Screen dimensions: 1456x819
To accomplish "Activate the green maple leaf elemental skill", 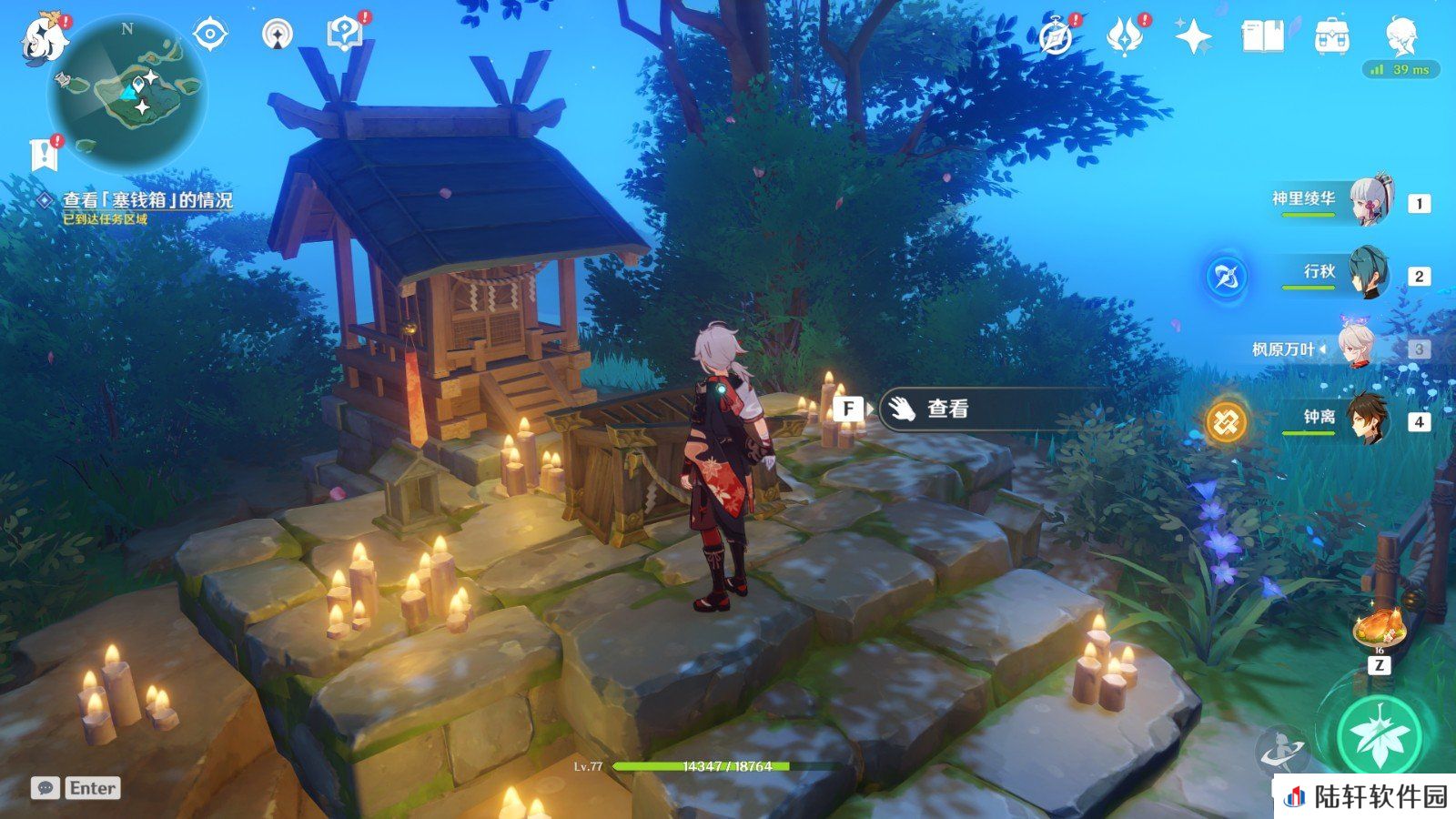I will 1380,735.
